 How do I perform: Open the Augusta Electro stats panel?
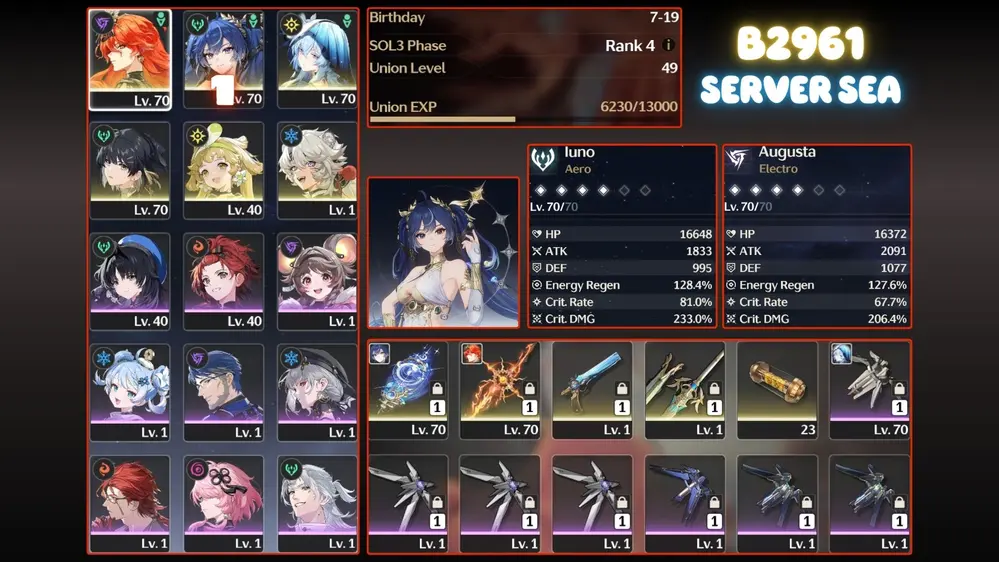pyautogui.click(x=816, y=236)
